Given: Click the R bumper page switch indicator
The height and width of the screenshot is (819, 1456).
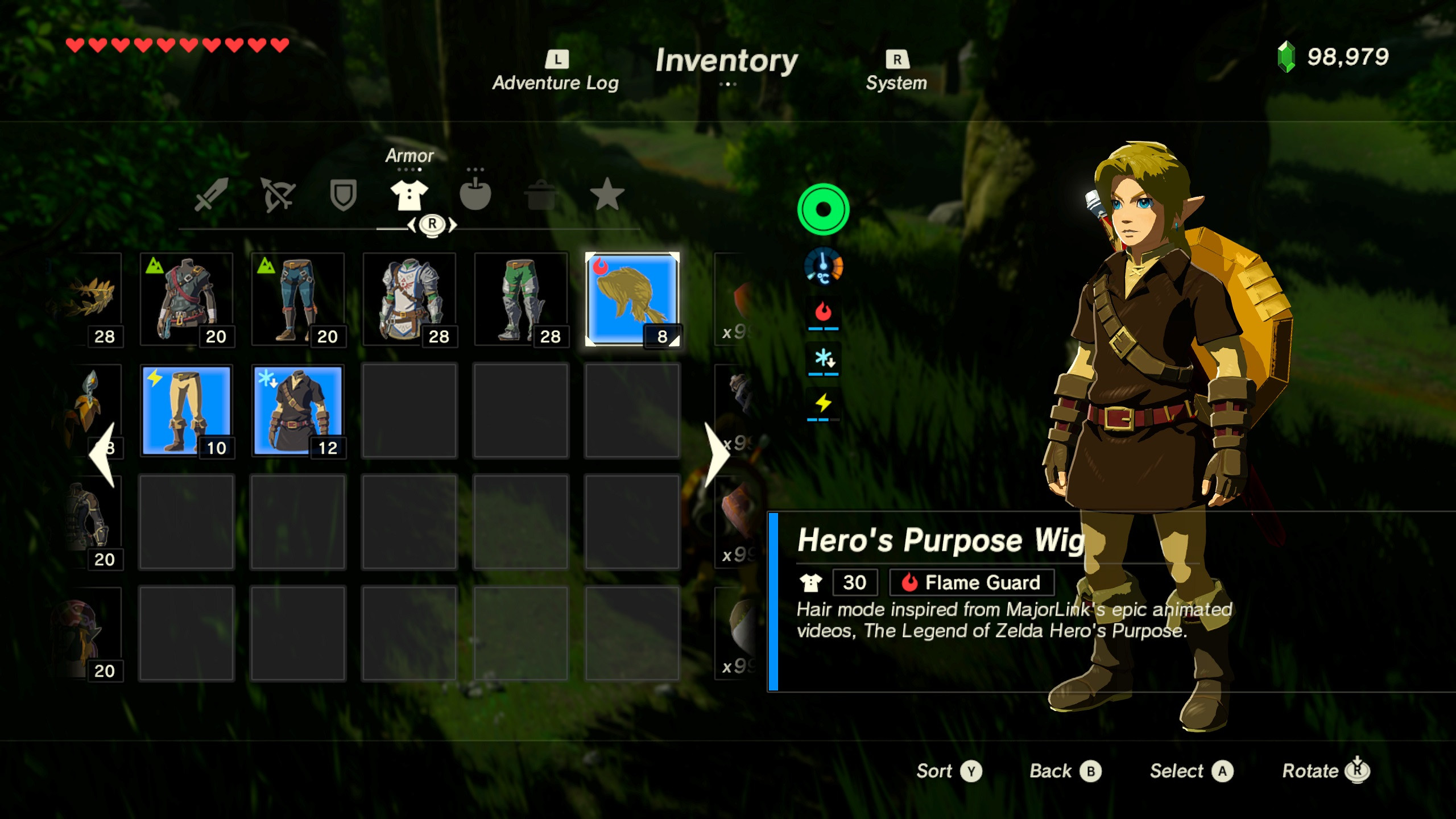Looking at the screenshot, I should [x=432, y=225].
